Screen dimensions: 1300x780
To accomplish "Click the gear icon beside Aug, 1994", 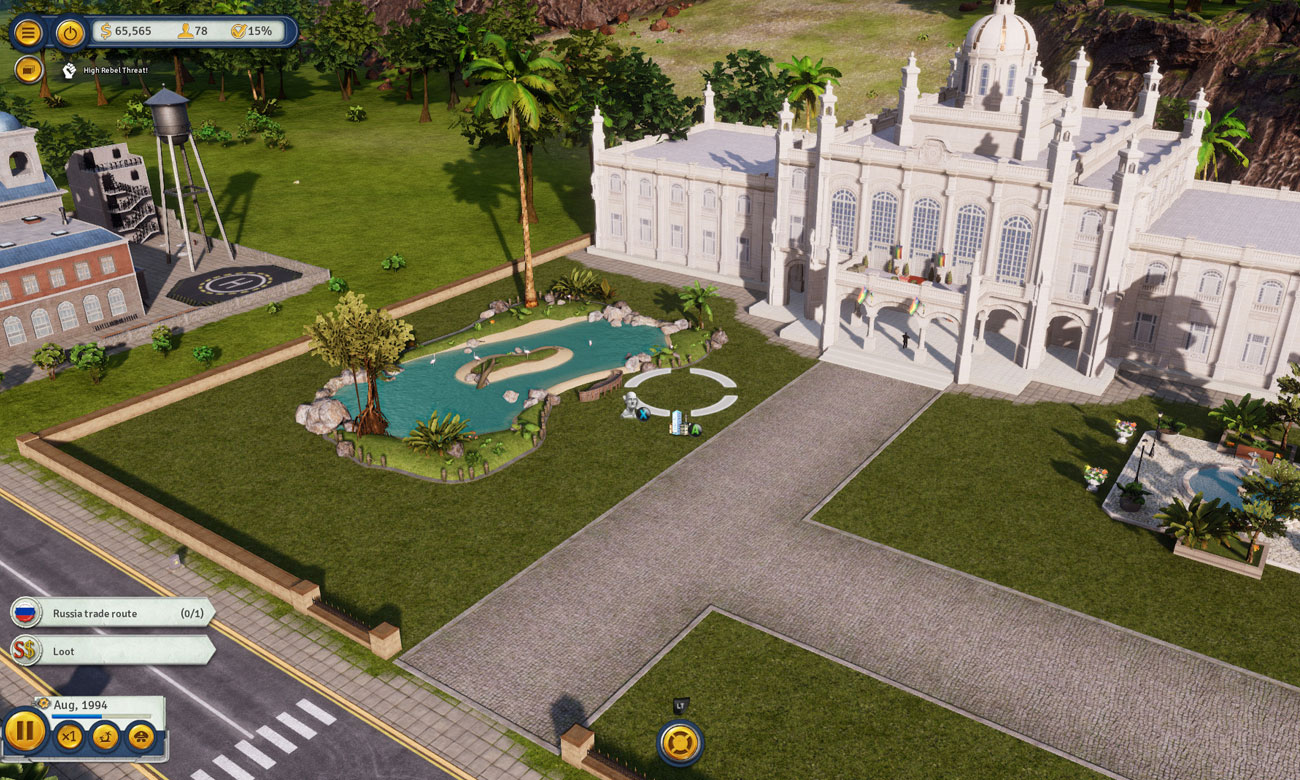I will pyautogui.click(x=43, y=704).
